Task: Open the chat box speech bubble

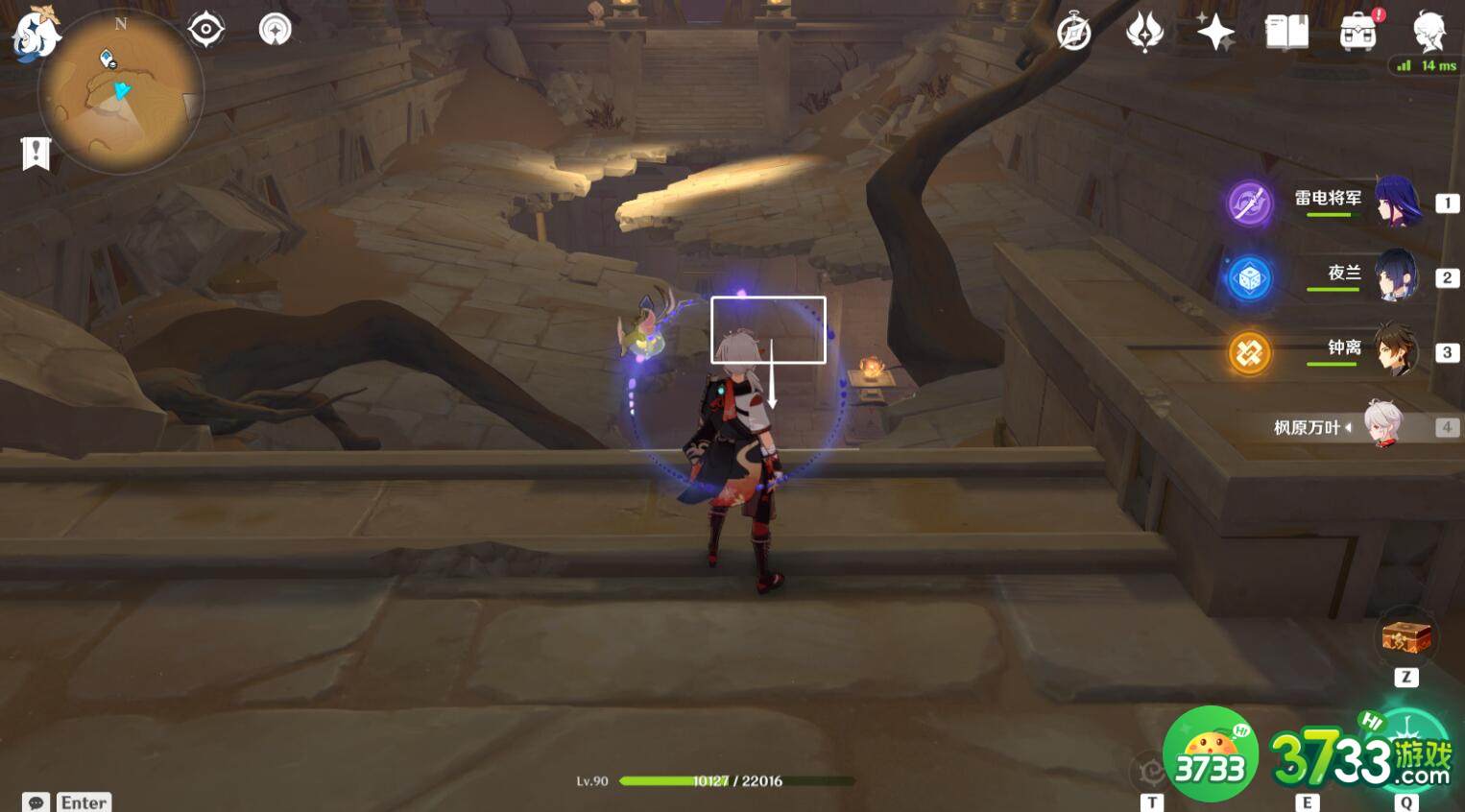Action: 36,802
